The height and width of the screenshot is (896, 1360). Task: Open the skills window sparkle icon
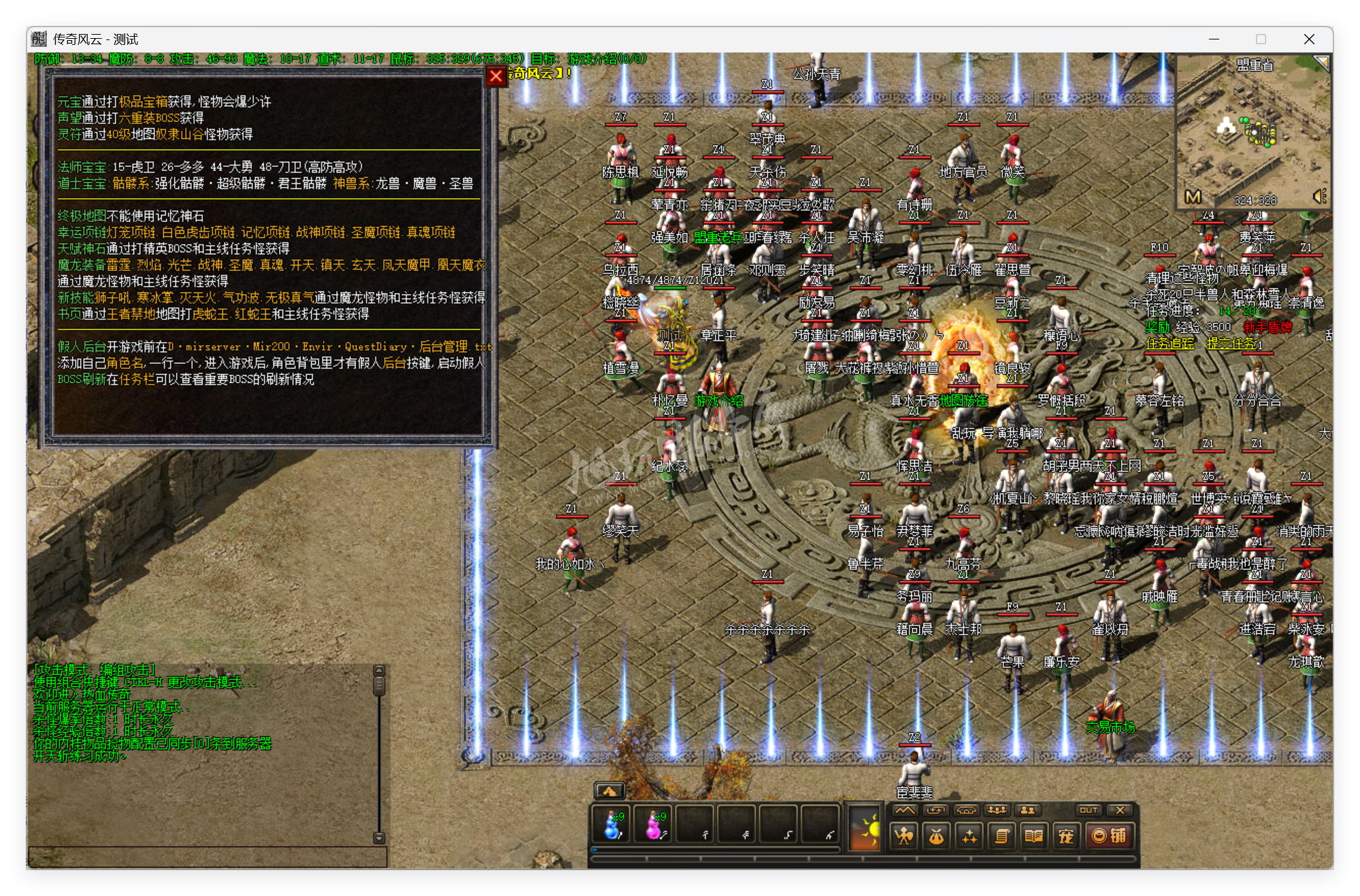[x=970, y=835]
